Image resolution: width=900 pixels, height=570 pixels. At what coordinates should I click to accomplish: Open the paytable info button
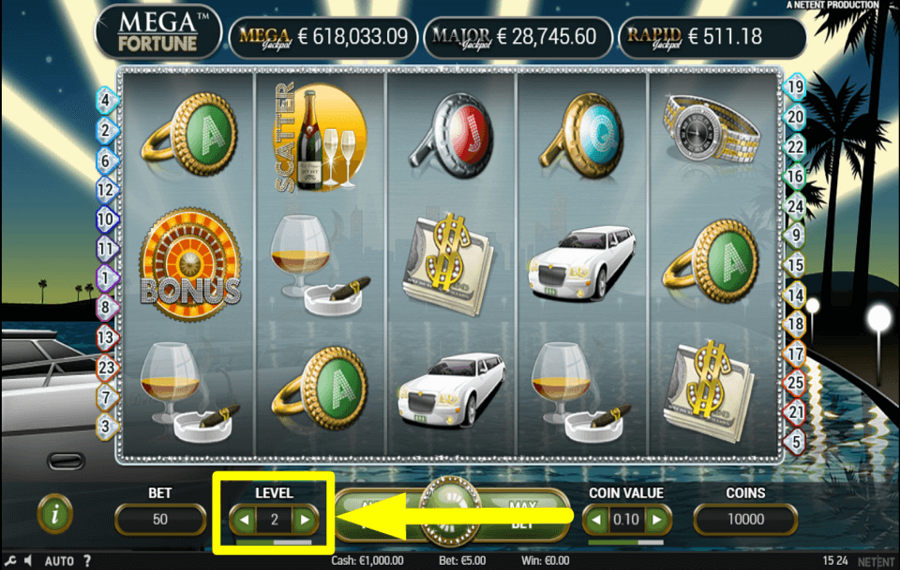click(55, 514)
